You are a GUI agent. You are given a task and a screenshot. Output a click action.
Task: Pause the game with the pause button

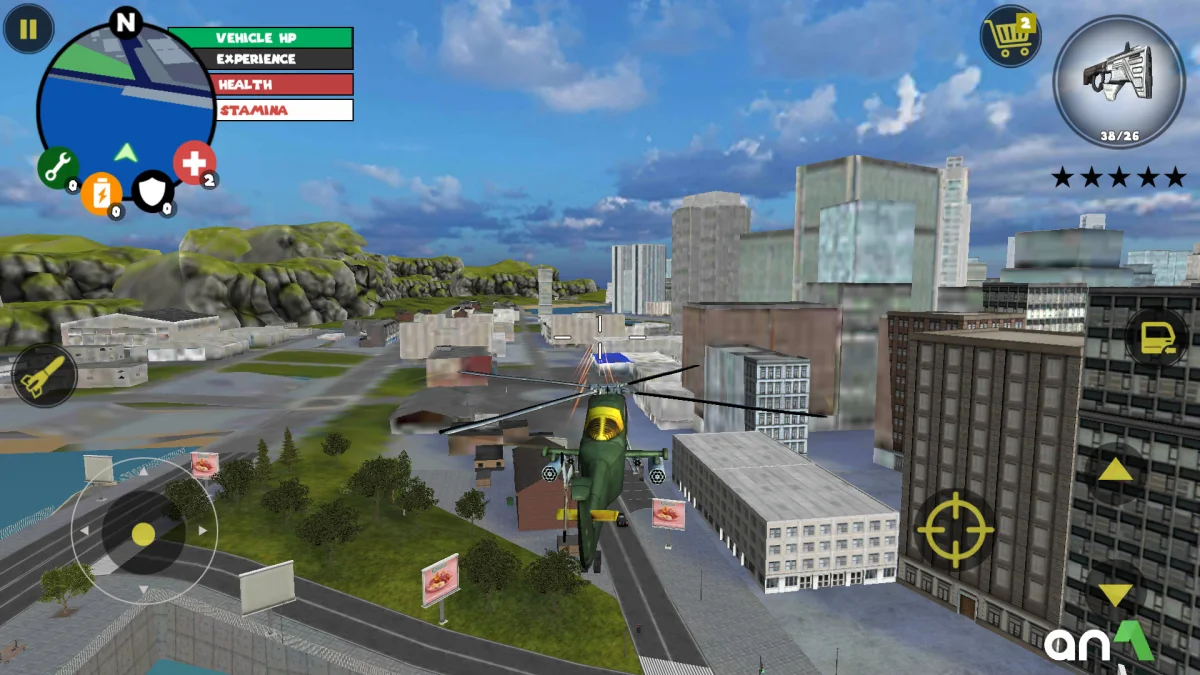coord(28,29)
